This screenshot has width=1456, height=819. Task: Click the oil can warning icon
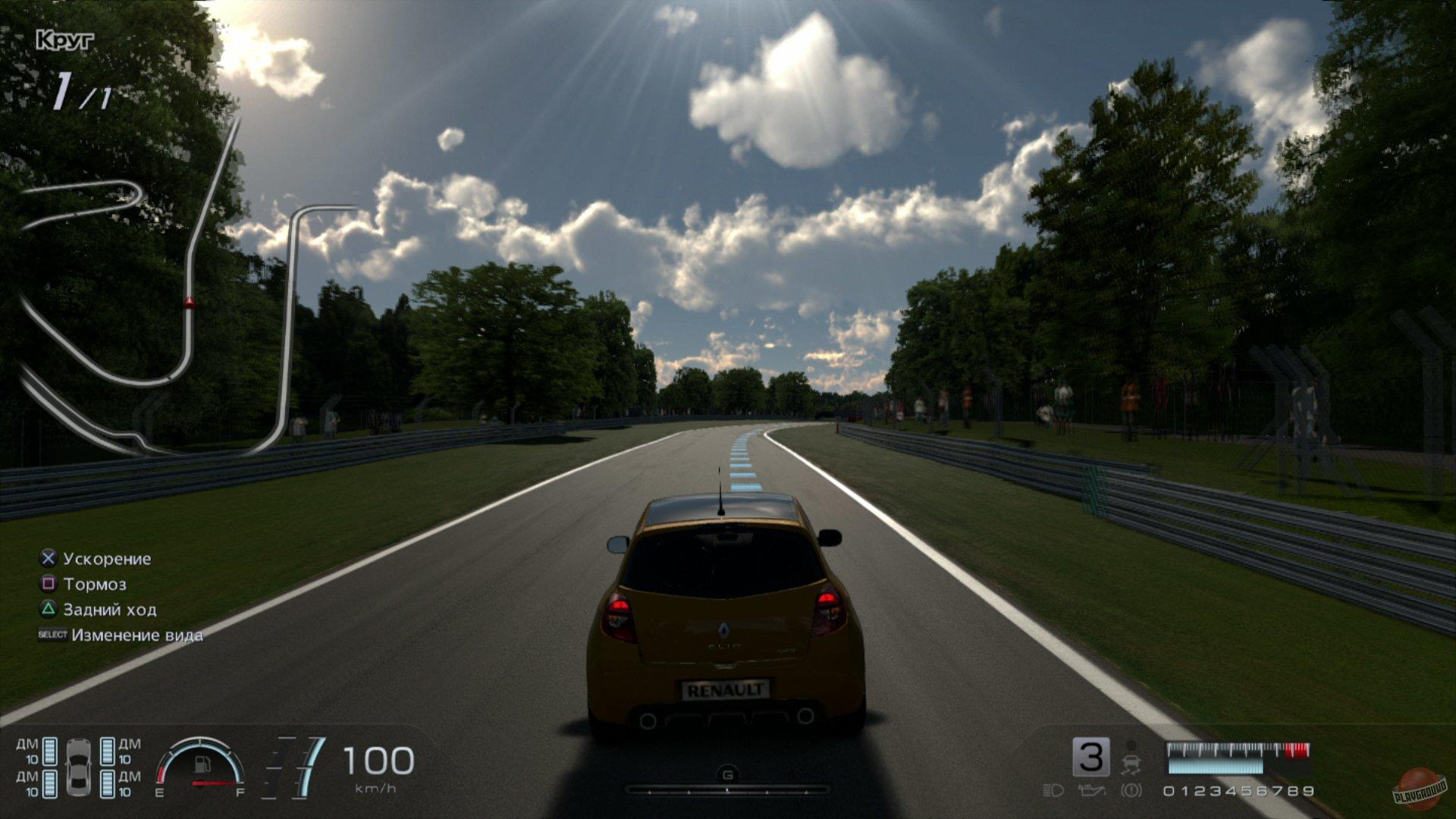[1091, 791]
